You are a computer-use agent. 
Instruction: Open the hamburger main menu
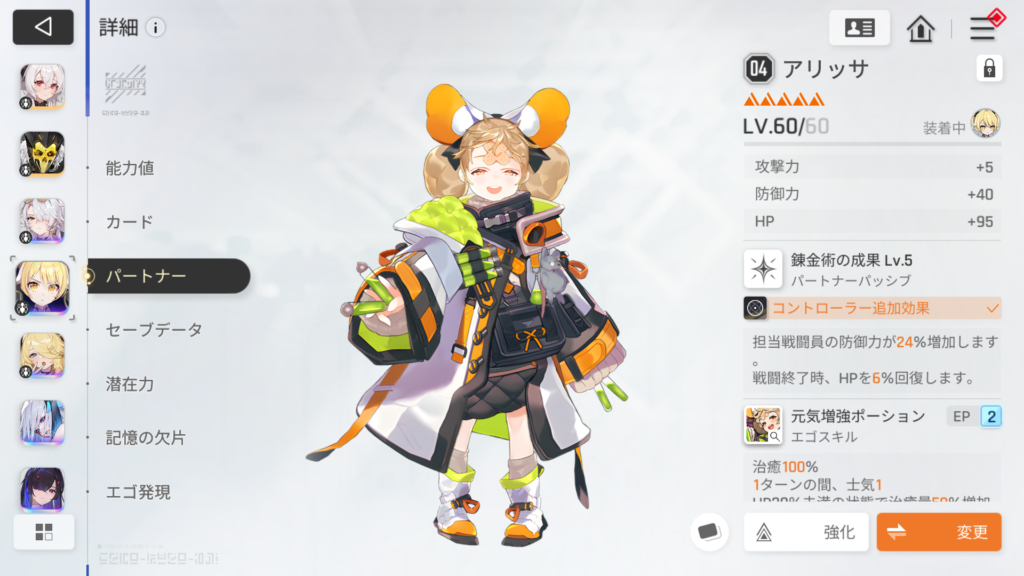pos(982,28)
